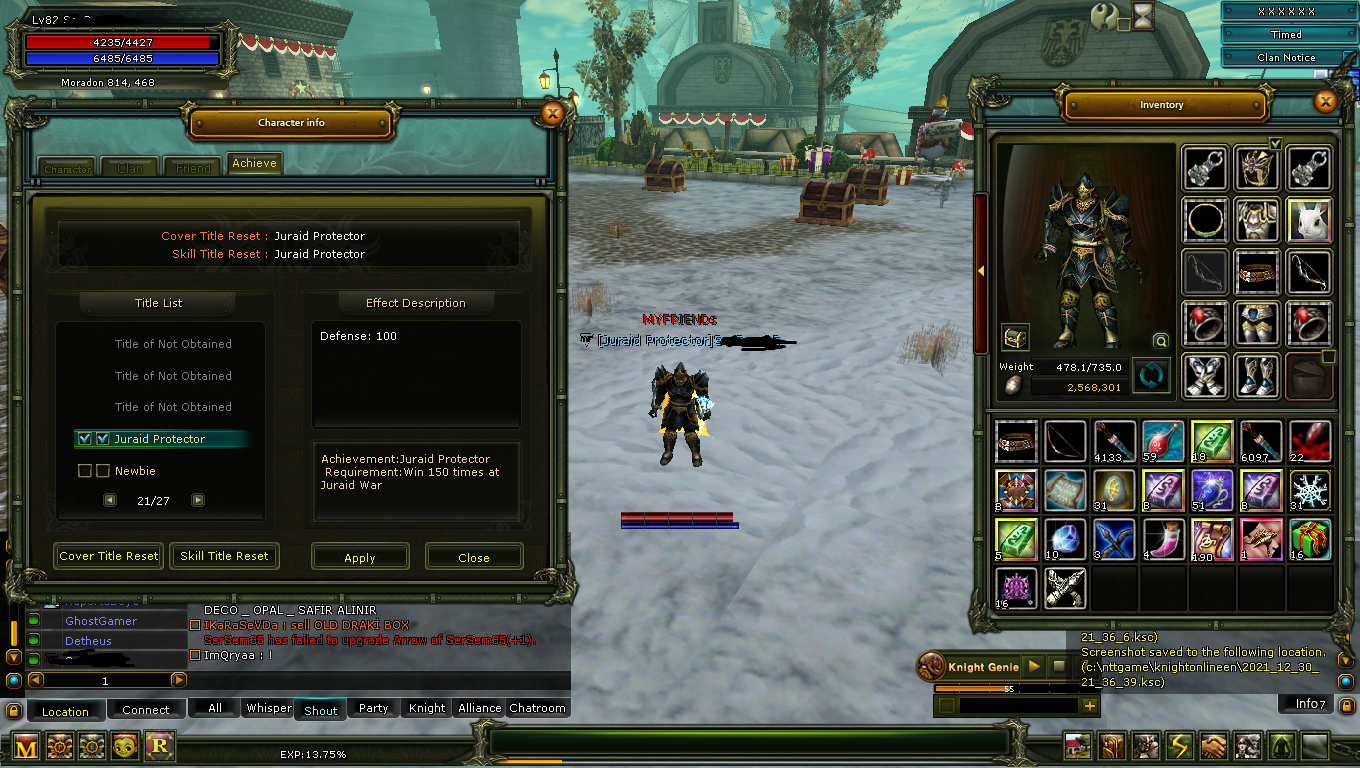Open the item preview magnifier in the Inventory
Image resolution: width=1360 pixels, height=768 pixels.
(x=1160, y=341)
